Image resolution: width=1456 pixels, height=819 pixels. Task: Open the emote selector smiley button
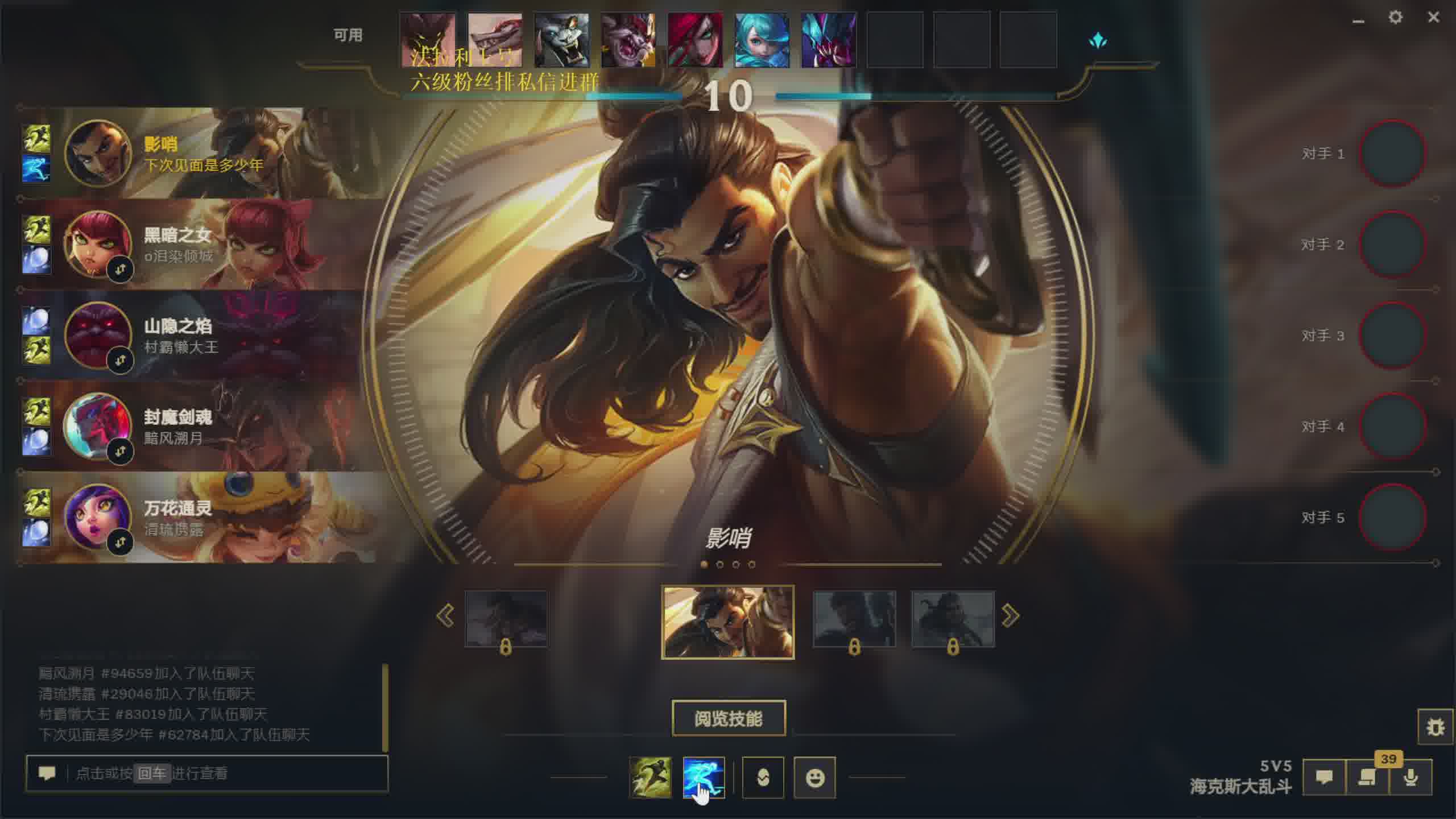[x=814, y=777]
